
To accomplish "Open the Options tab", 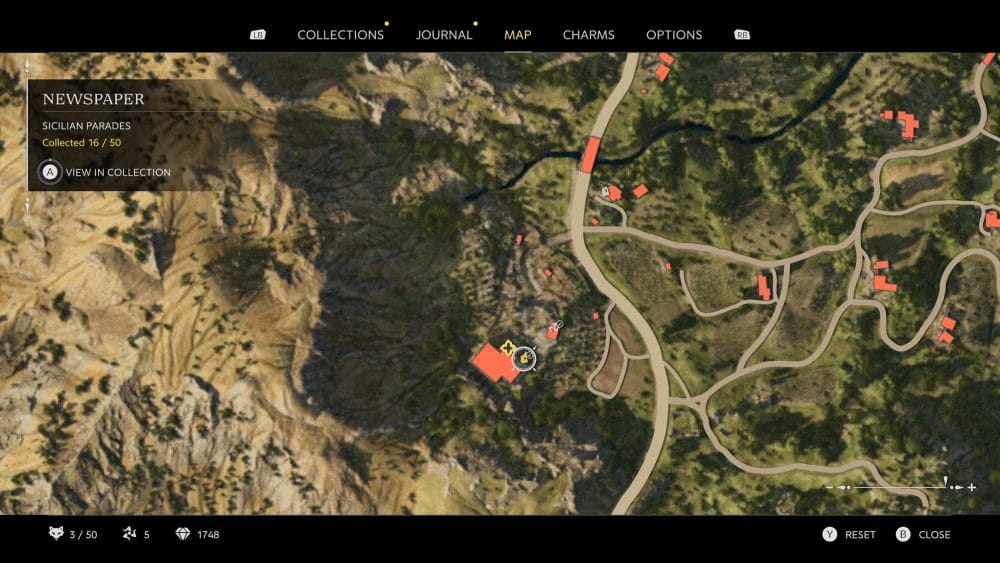I will pyautogui.click(x=674, y=35).
